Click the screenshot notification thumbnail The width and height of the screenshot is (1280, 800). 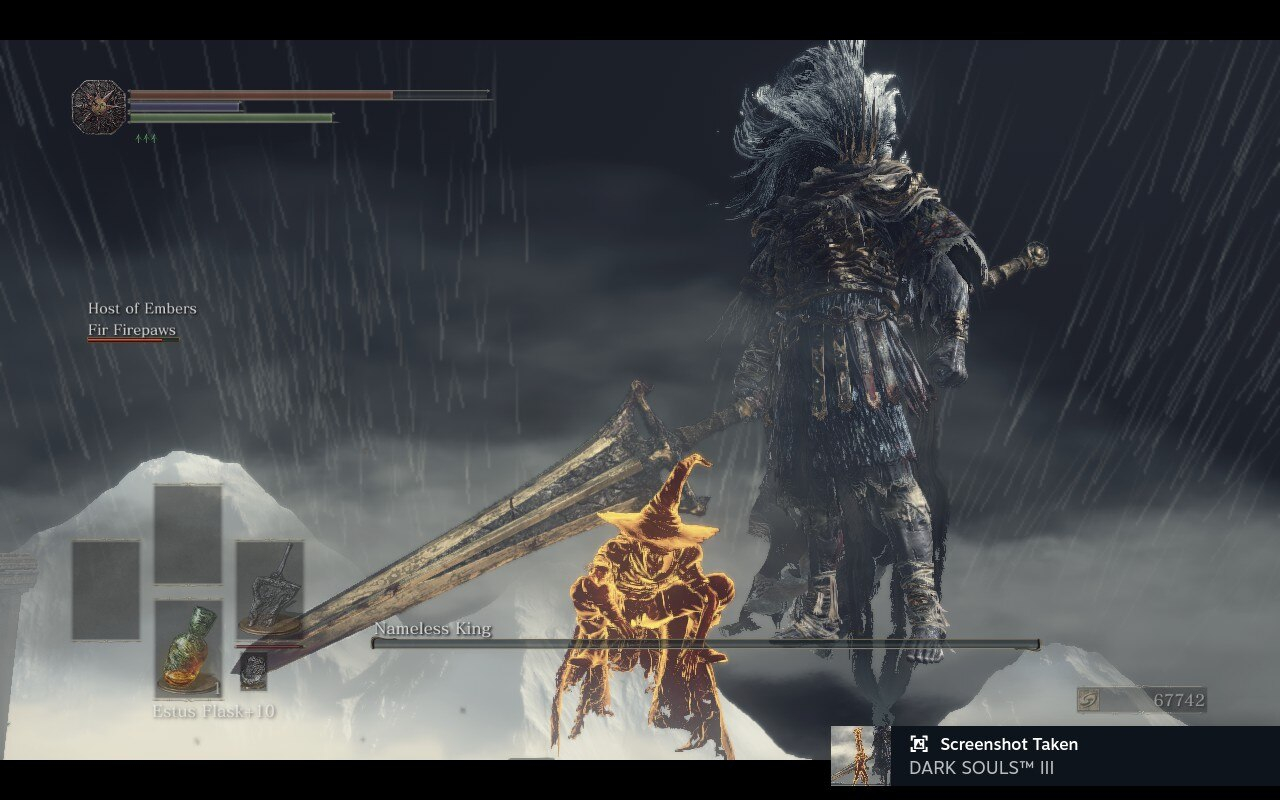(859, 756)
